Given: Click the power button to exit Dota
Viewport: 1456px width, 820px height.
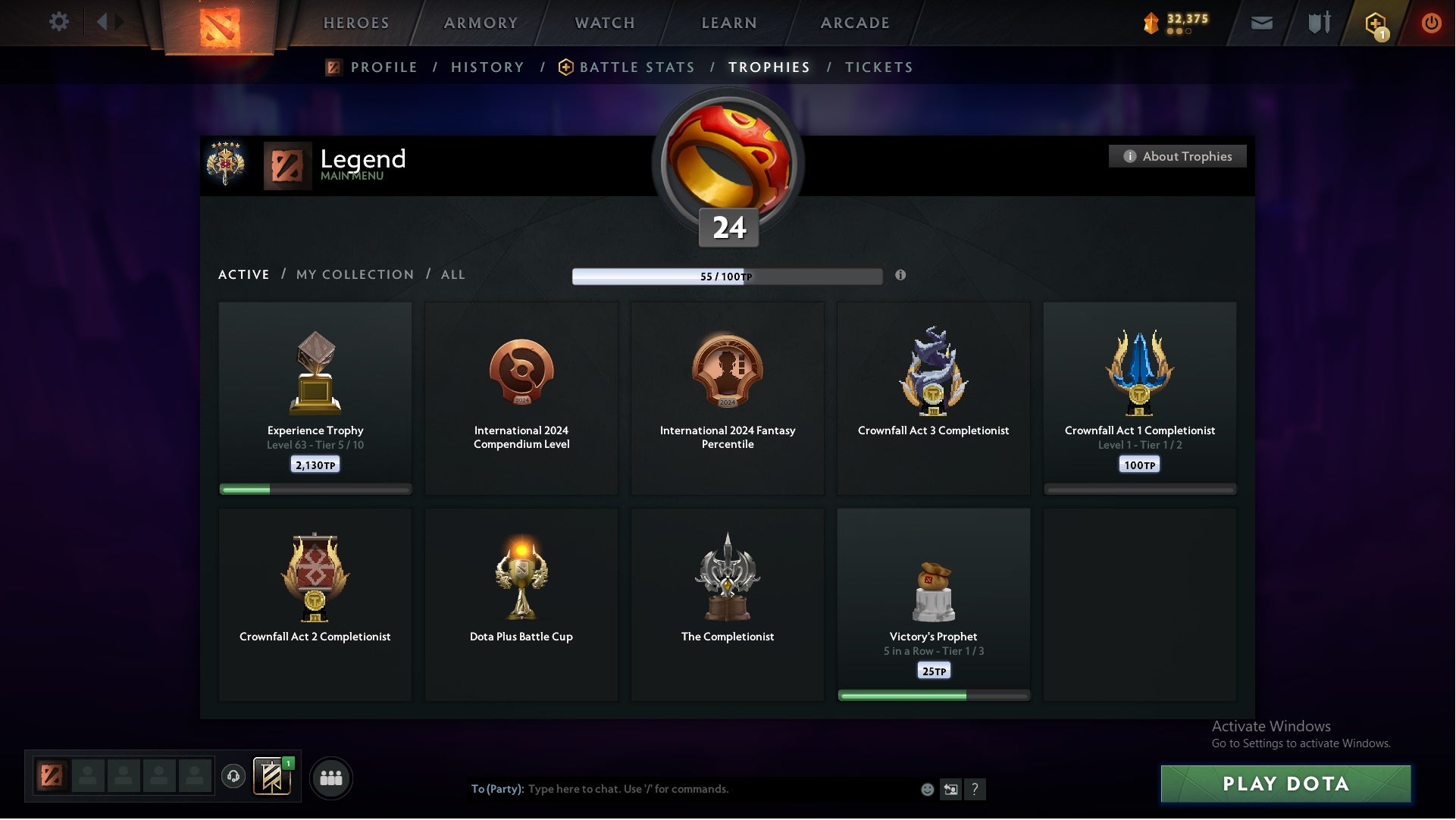Looking at the screenshot, I should click(1431, 23).
